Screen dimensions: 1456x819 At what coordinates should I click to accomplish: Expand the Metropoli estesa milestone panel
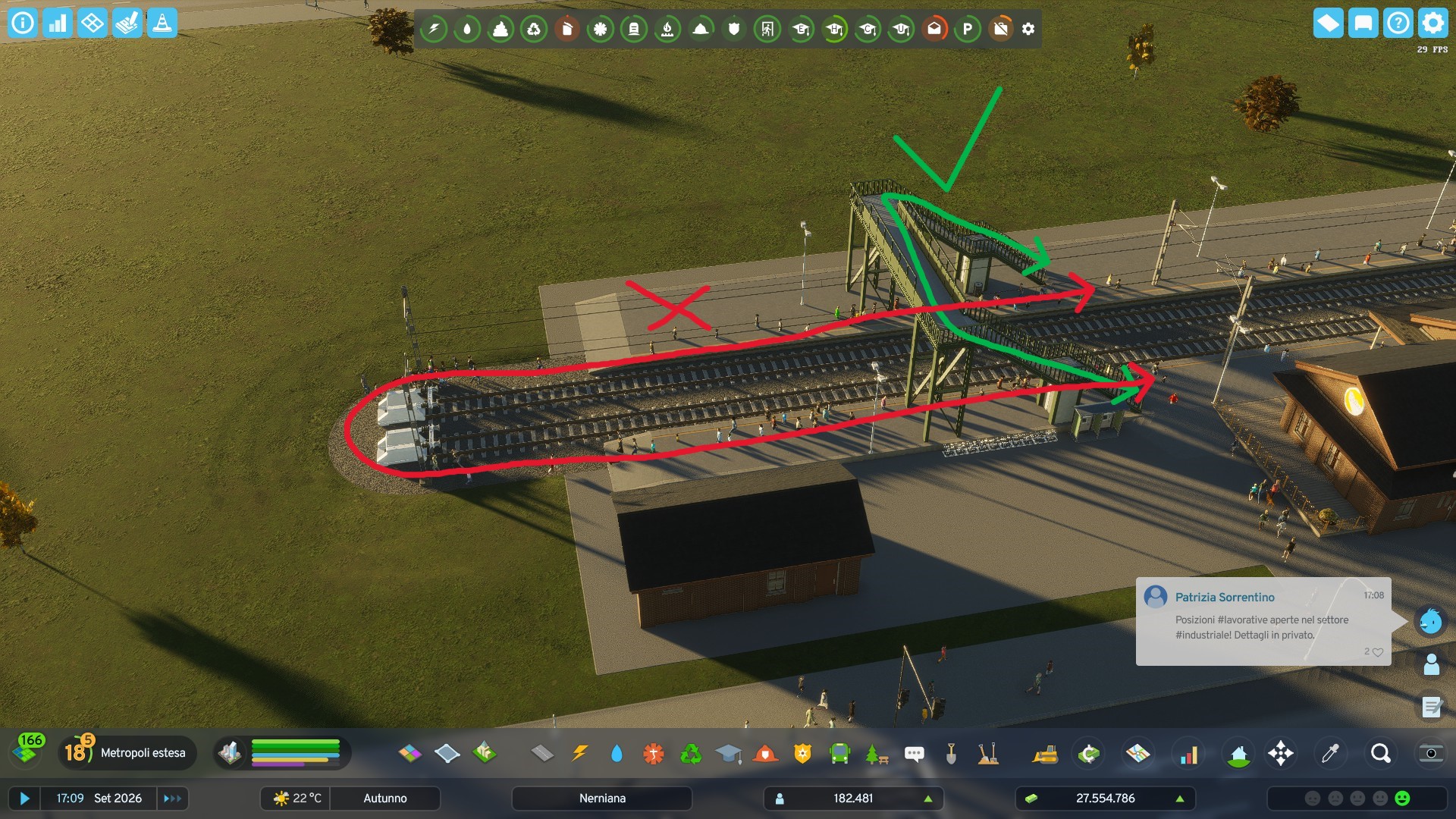[x=127, y=753]
